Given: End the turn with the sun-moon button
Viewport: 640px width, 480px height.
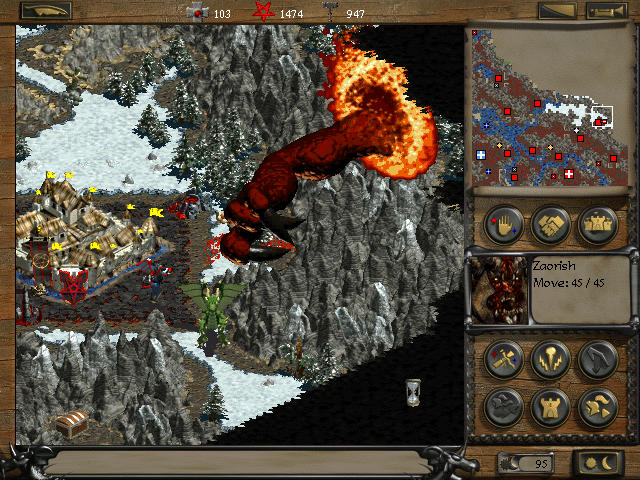Looking at the screenshot, I should click(x=597, y=463).
